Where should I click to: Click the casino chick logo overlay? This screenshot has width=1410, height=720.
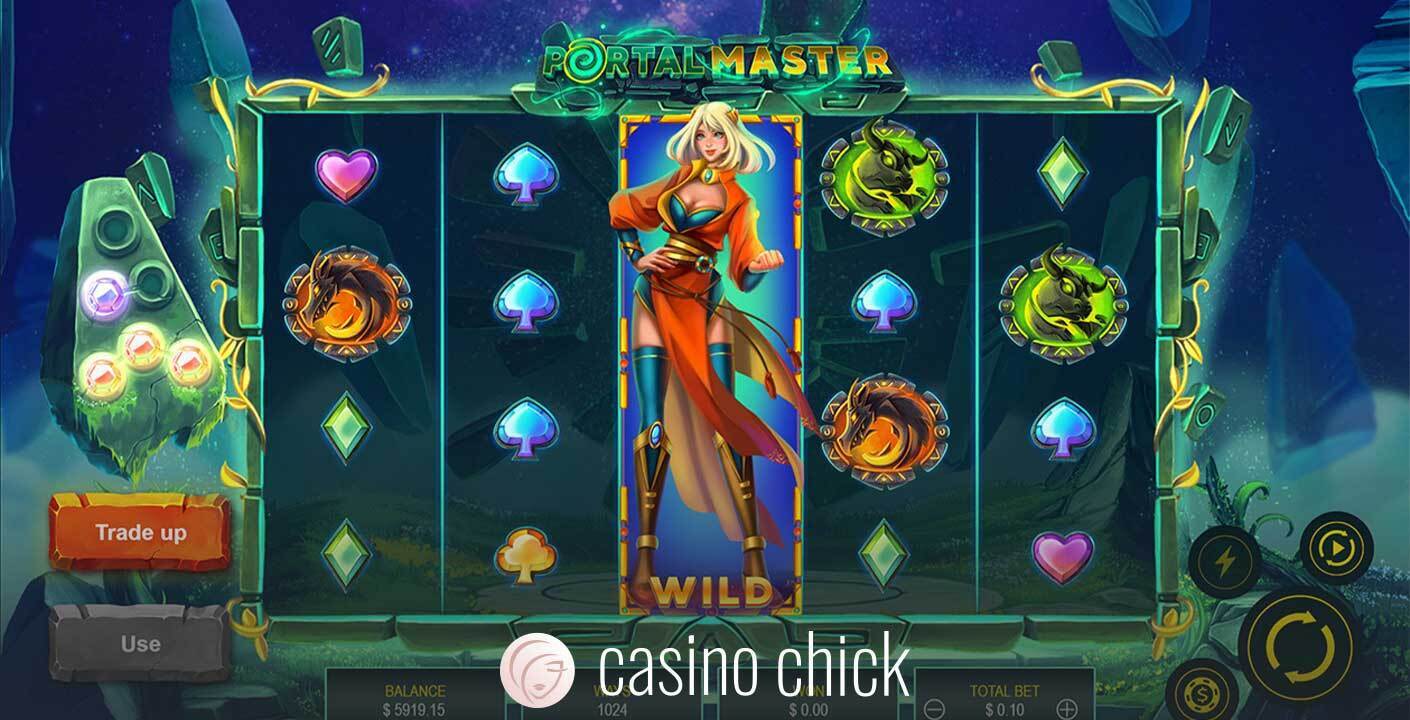click(x=704, y=666)
